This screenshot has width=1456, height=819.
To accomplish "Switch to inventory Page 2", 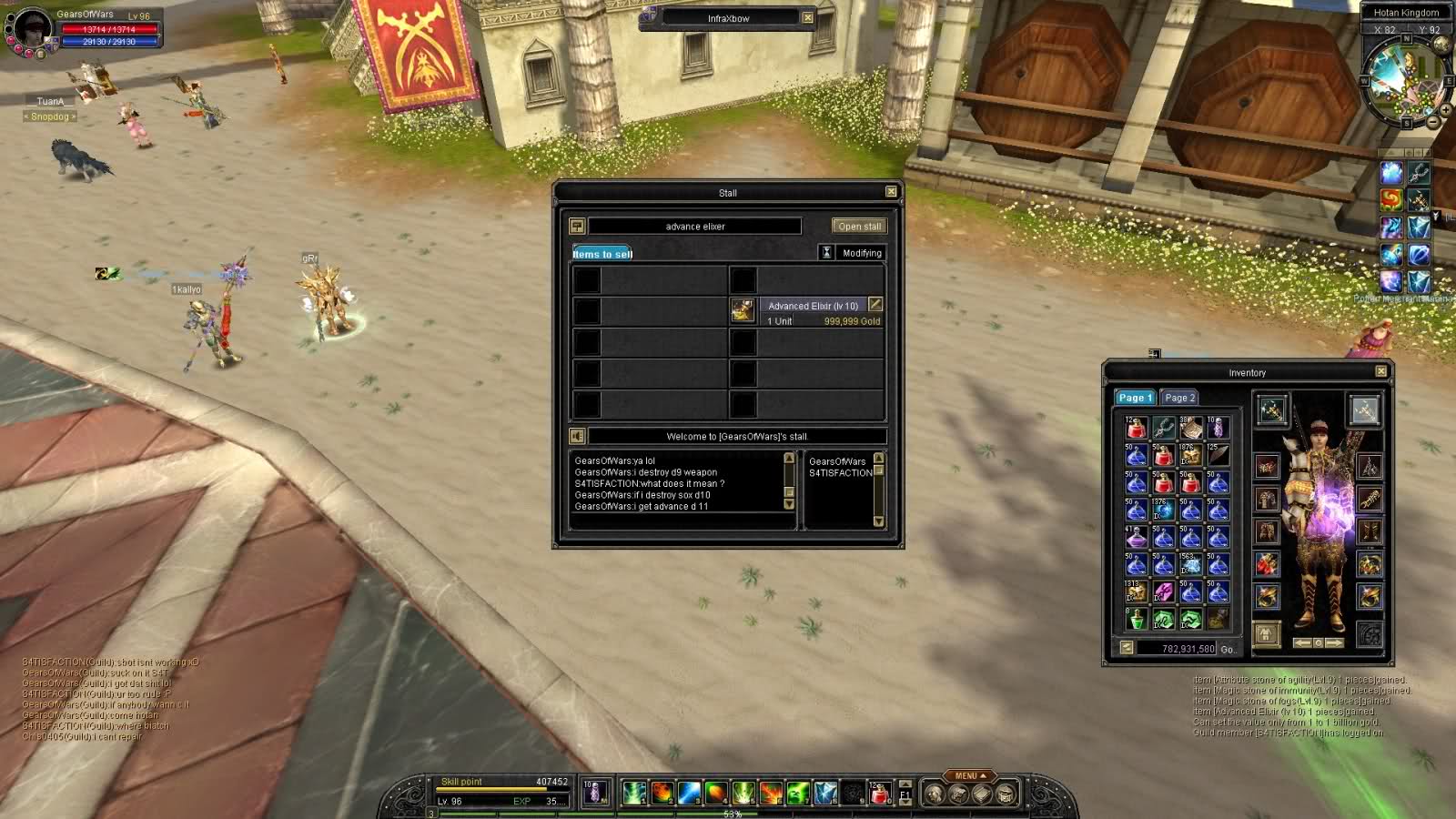I will pos(1179,398).
